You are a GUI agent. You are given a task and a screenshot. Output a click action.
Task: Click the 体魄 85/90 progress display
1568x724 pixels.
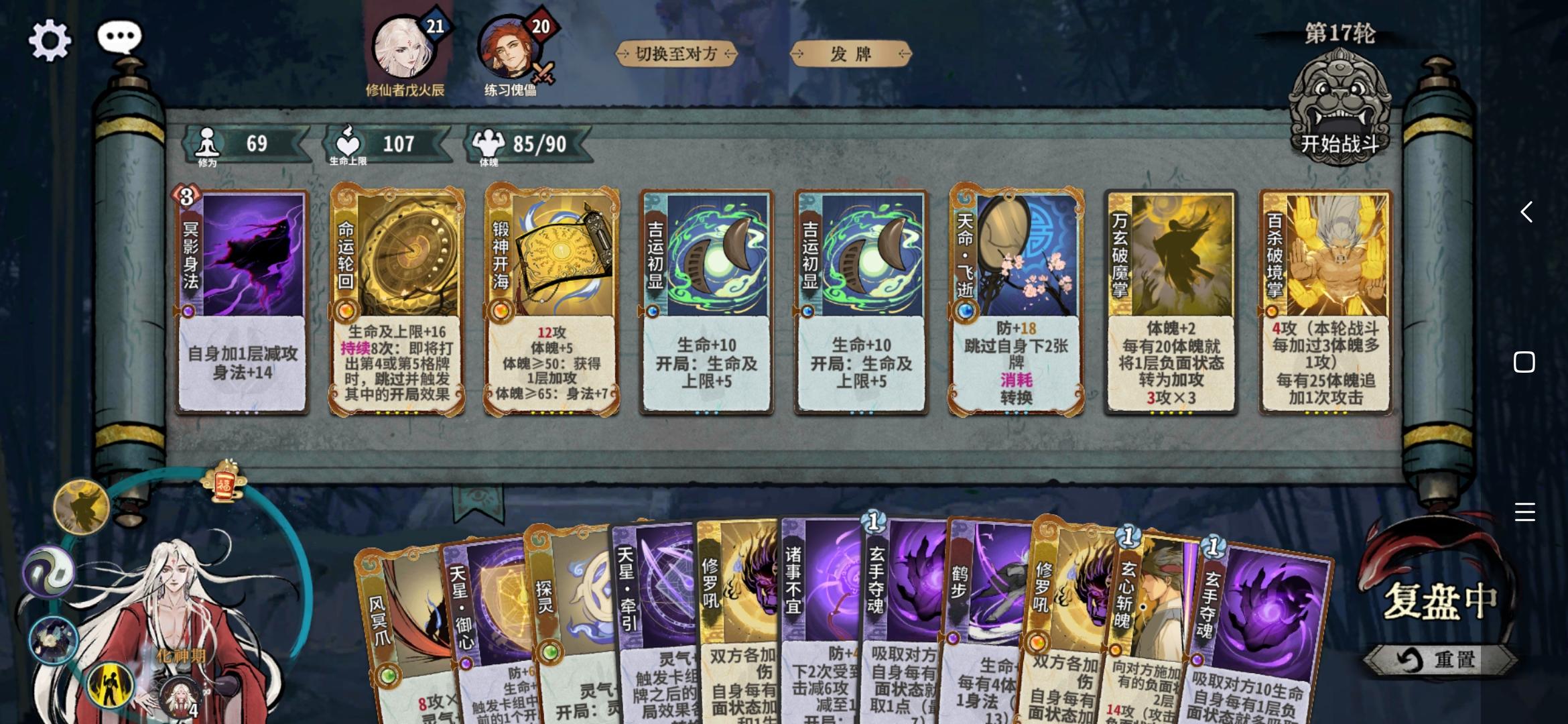[x=529, y=143]
